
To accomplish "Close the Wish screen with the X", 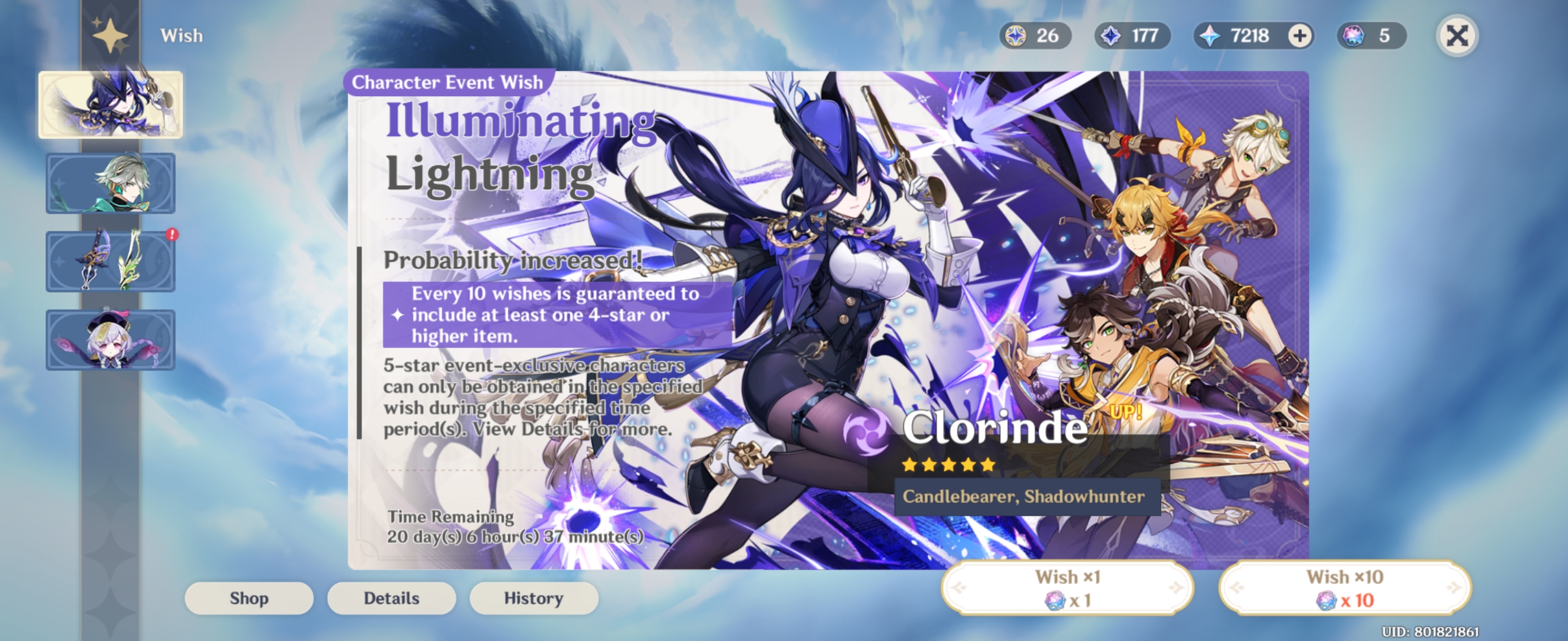I will 1457,36.
